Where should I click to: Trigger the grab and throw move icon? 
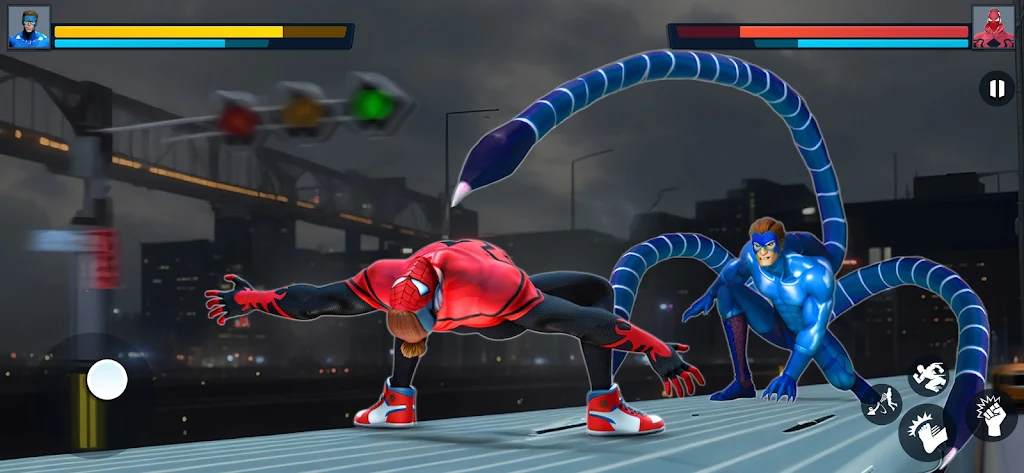pos(881,404)
